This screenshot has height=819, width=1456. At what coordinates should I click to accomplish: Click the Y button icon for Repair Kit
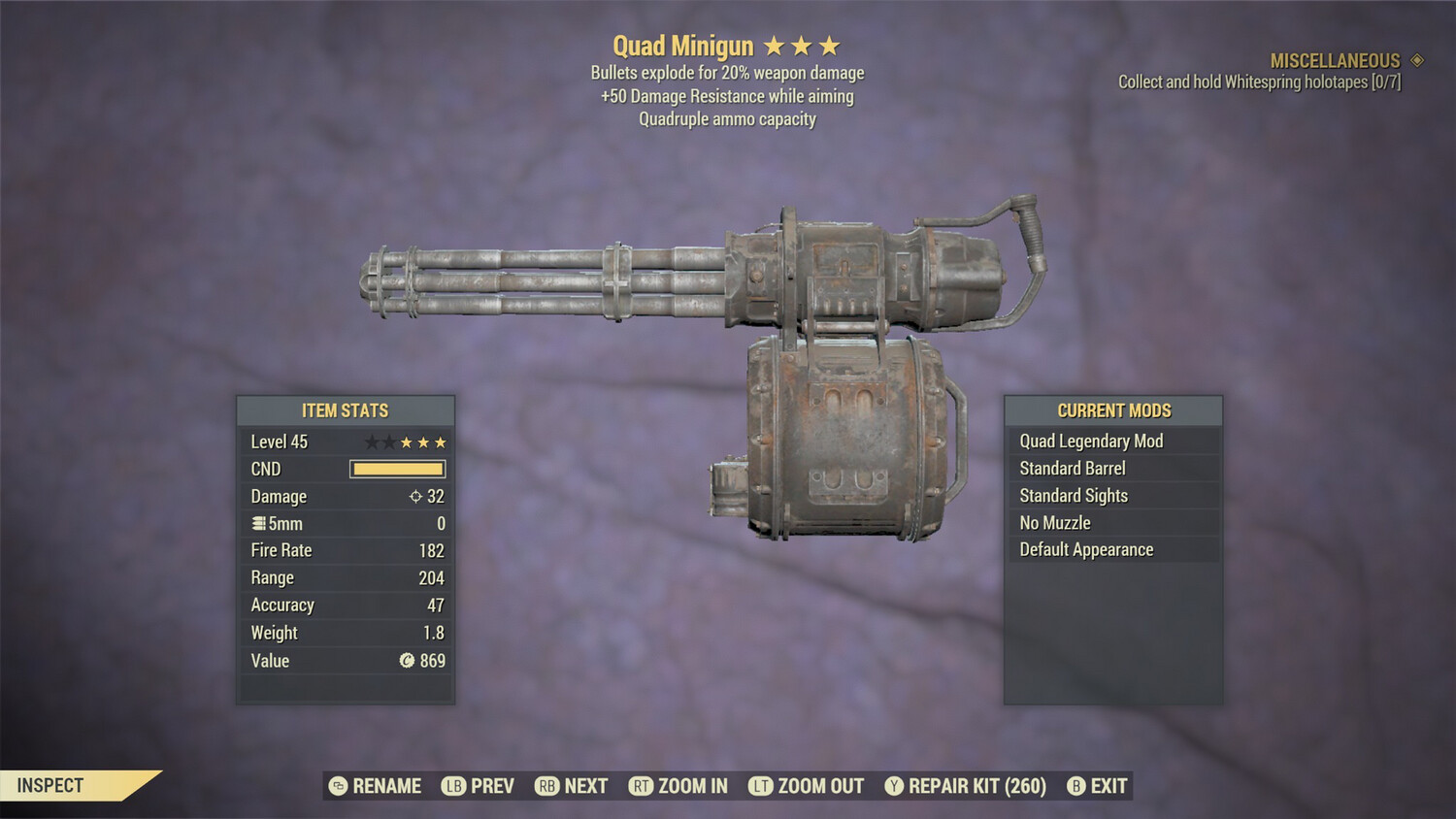[x=895, y=786]
